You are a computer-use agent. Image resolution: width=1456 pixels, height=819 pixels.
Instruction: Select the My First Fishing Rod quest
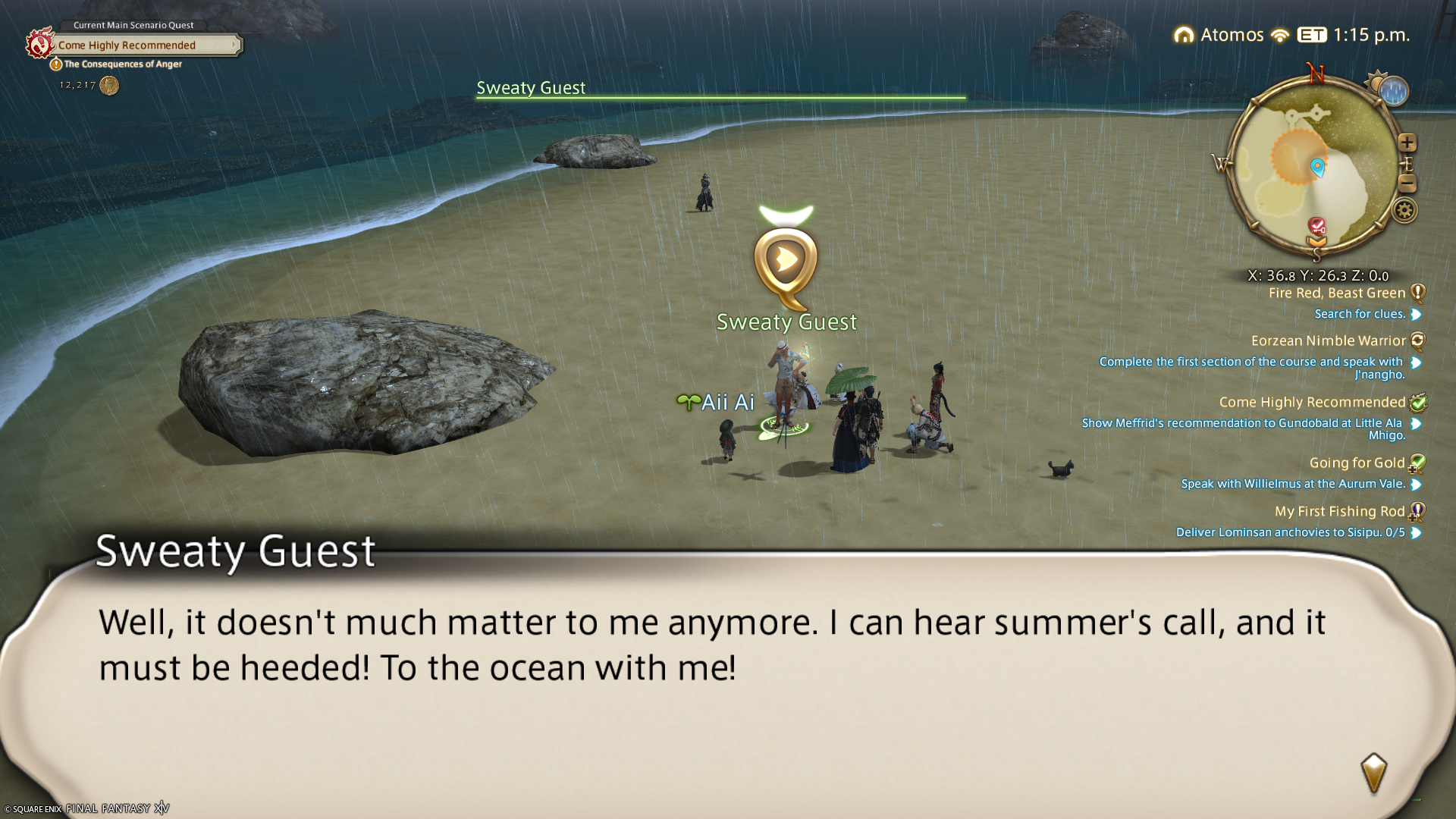(x=1339, y=512)
